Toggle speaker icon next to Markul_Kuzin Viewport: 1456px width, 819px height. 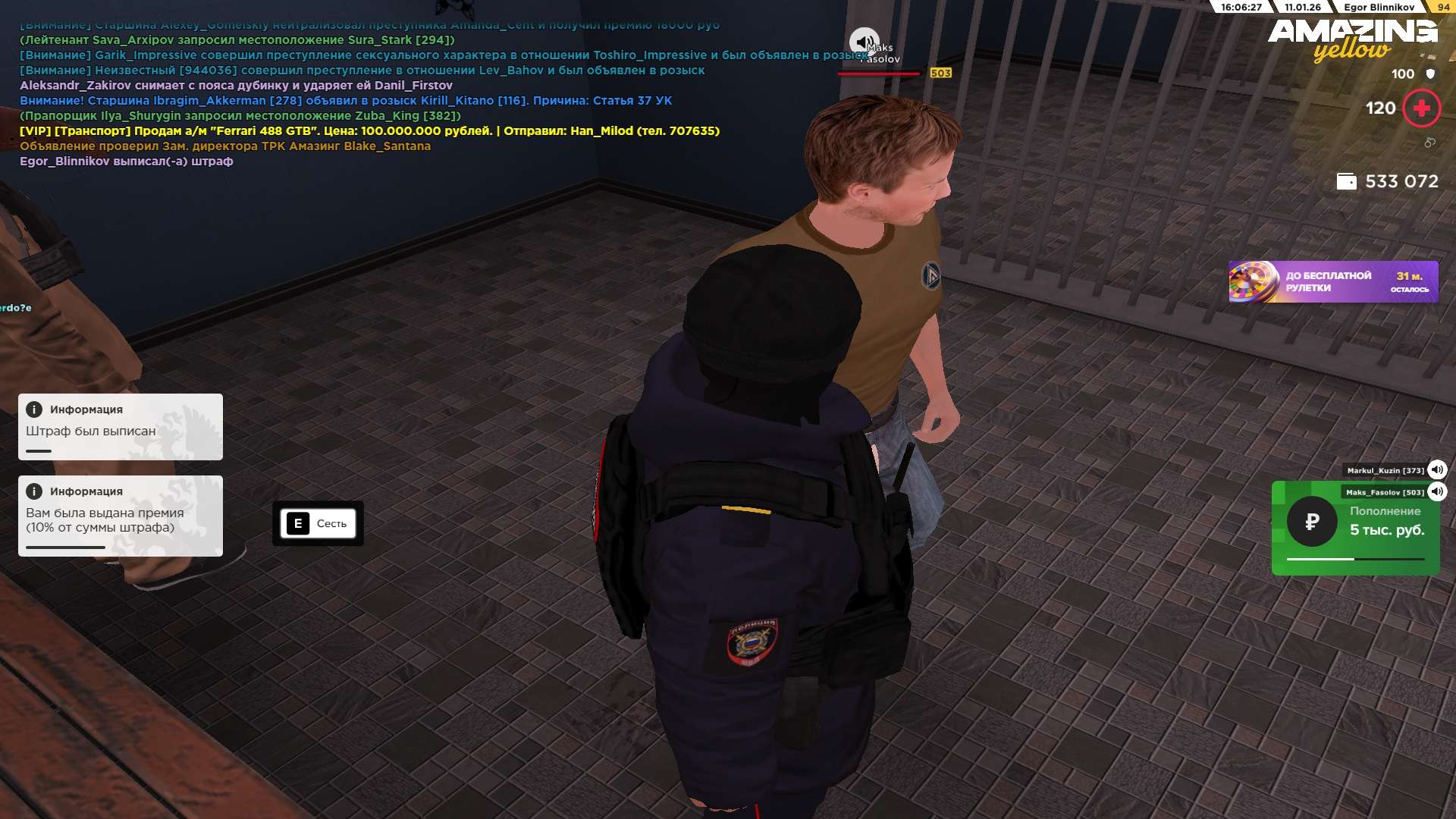coord(1437,470)
